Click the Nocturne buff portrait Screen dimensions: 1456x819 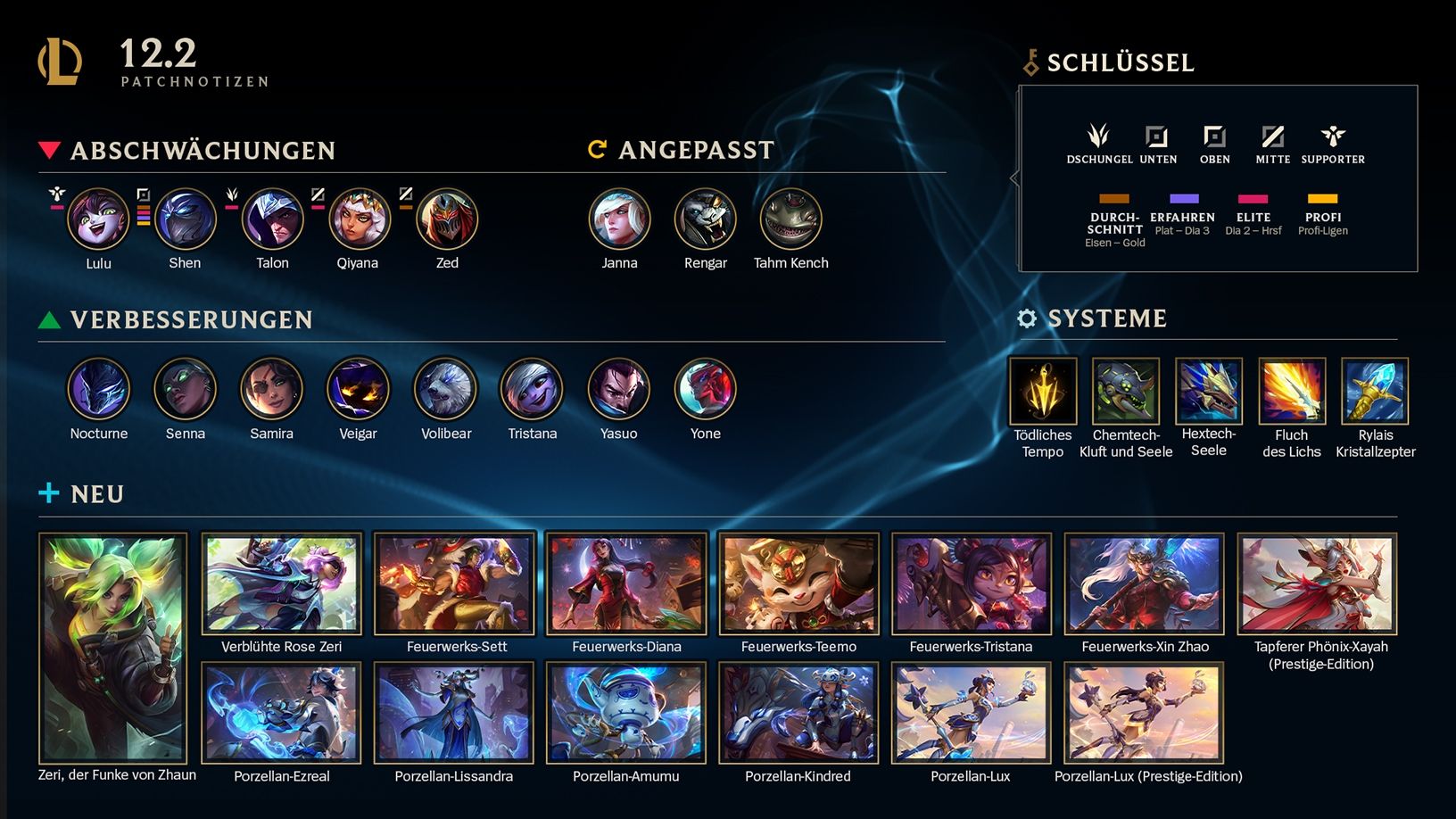coord(98,389)
